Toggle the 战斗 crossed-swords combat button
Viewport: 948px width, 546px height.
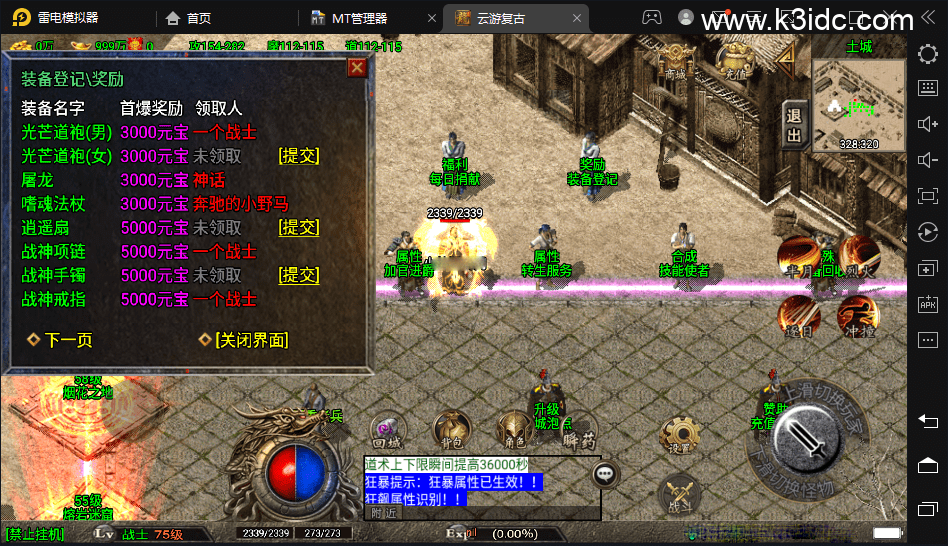coord(680,494)
